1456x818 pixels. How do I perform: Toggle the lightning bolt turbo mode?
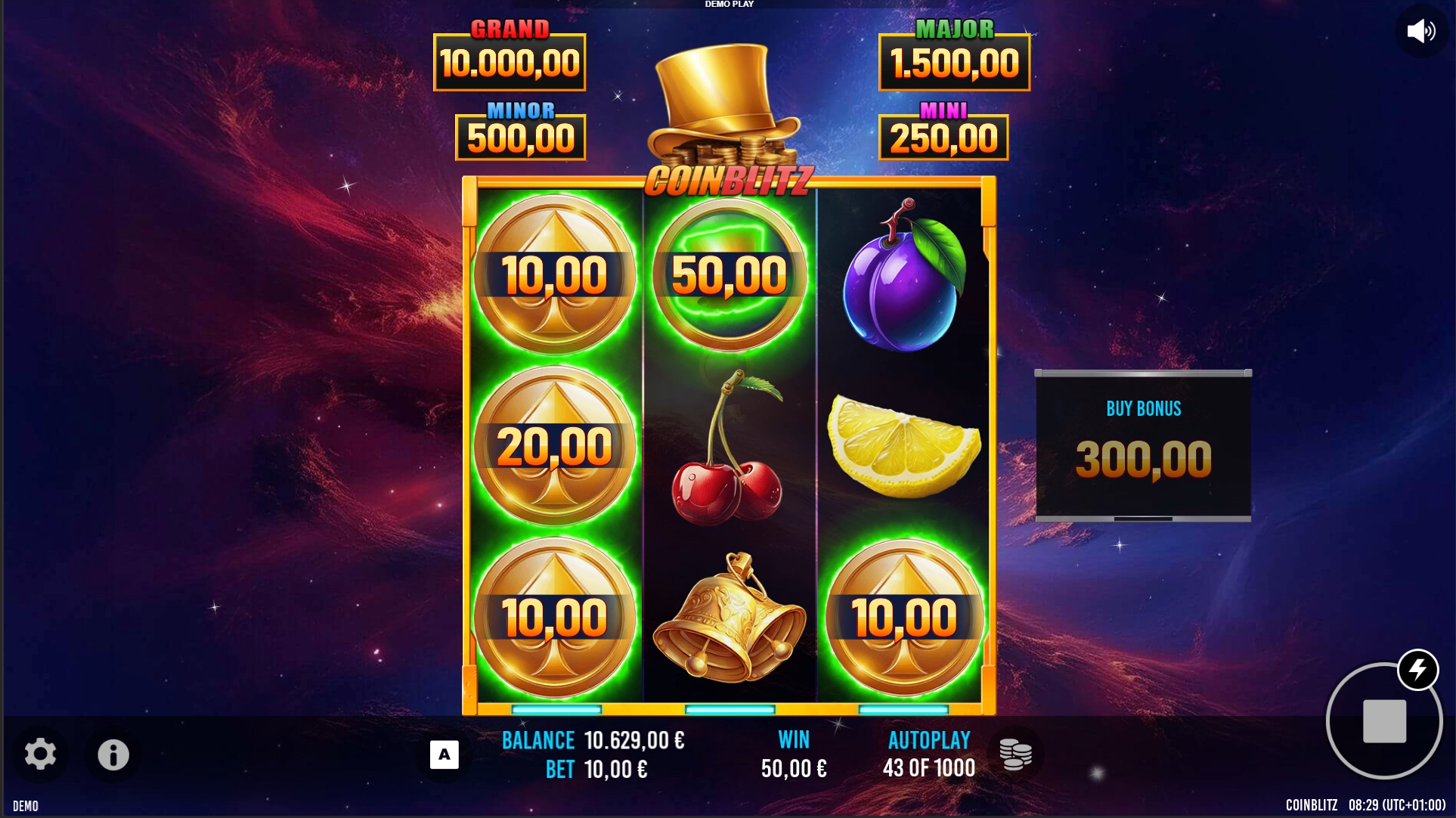[1417, 670]
